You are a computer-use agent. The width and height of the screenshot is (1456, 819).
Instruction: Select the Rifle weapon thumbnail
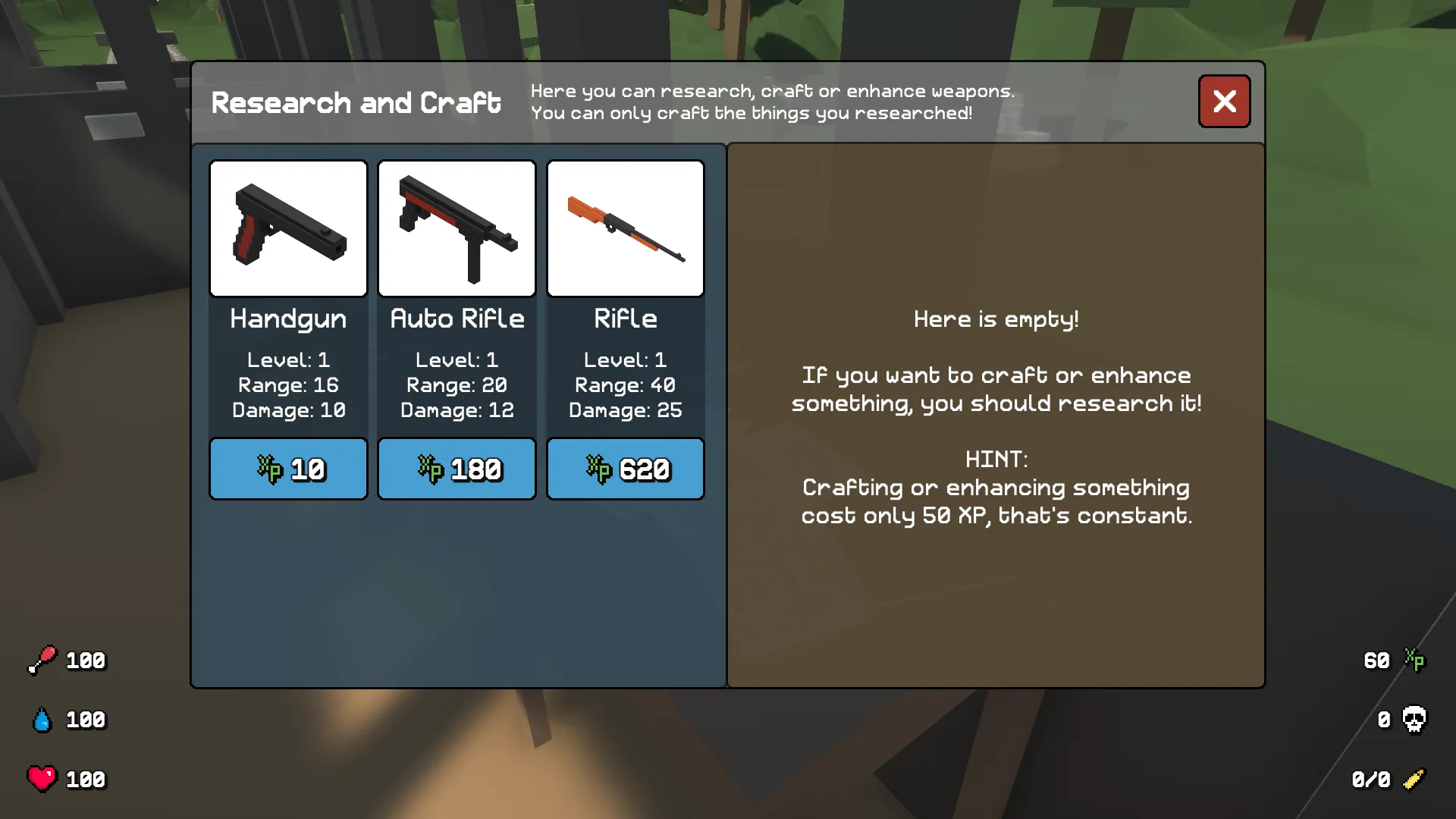625,227
